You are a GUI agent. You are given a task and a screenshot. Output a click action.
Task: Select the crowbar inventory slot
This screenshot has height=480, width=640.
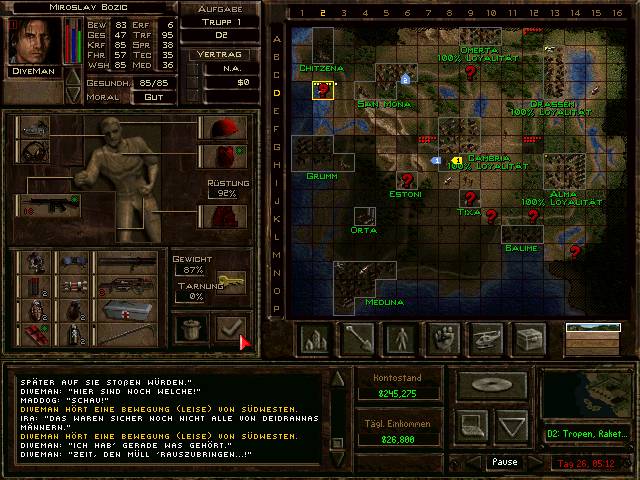pos(127,334)
